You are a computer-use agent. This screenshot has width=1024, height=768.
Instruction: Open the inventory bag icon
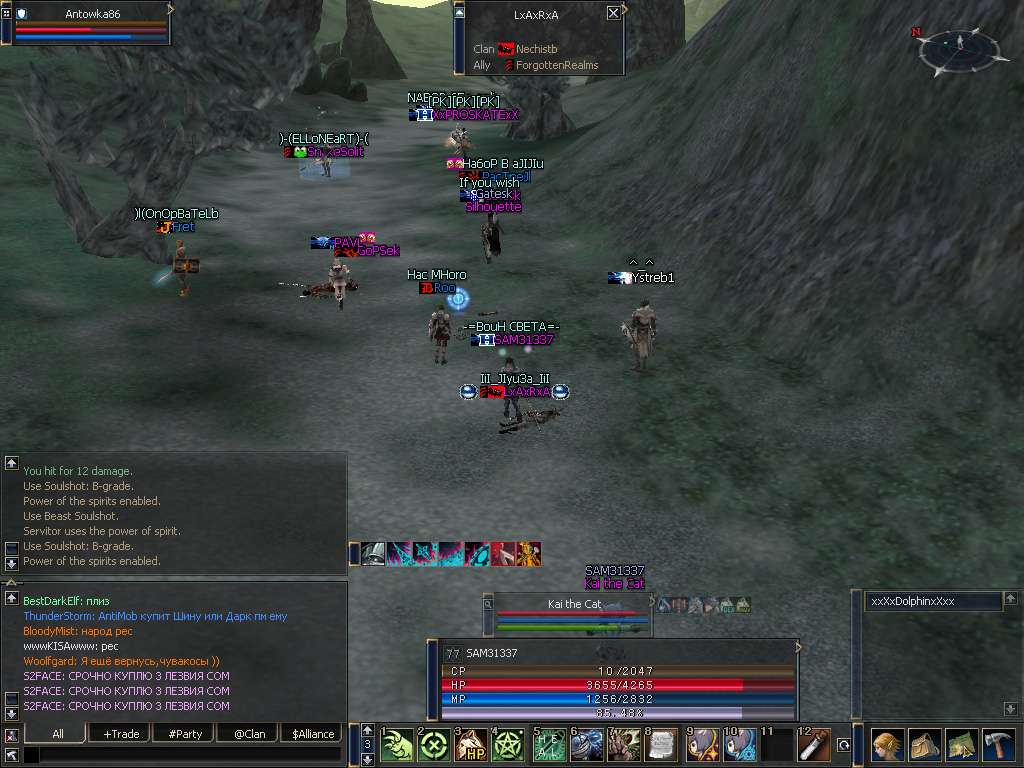[924, 745]
